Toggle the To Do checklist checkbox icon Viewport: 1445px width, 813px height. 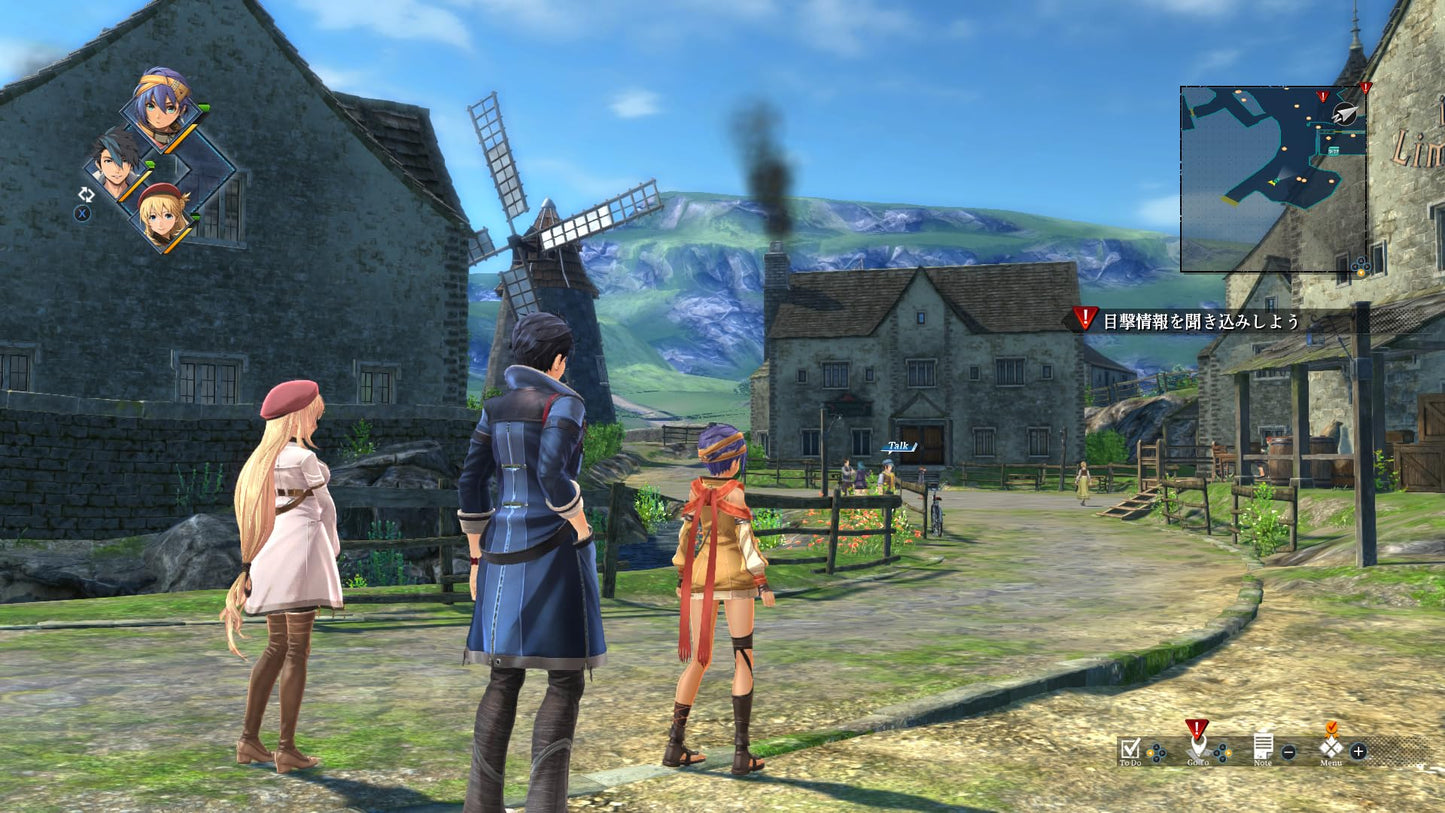click(1131, 749)
